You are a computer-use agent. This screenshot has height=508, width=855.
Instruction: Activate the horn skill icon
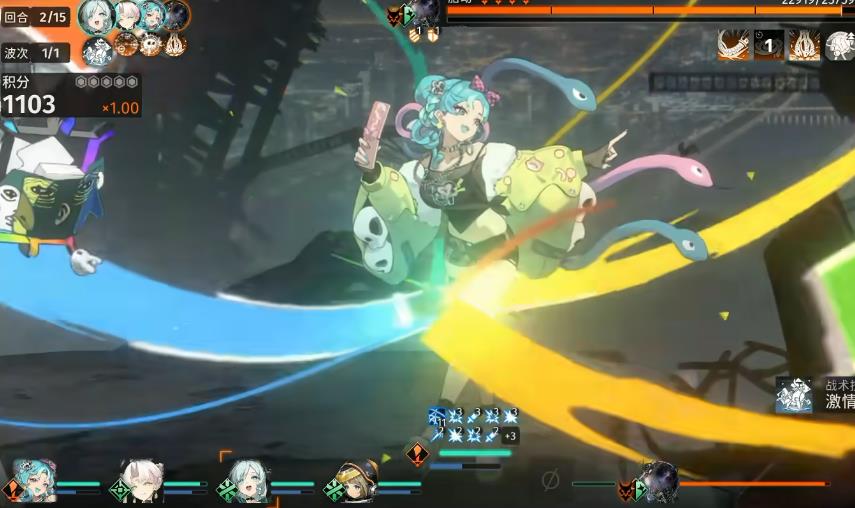[733, 44]
